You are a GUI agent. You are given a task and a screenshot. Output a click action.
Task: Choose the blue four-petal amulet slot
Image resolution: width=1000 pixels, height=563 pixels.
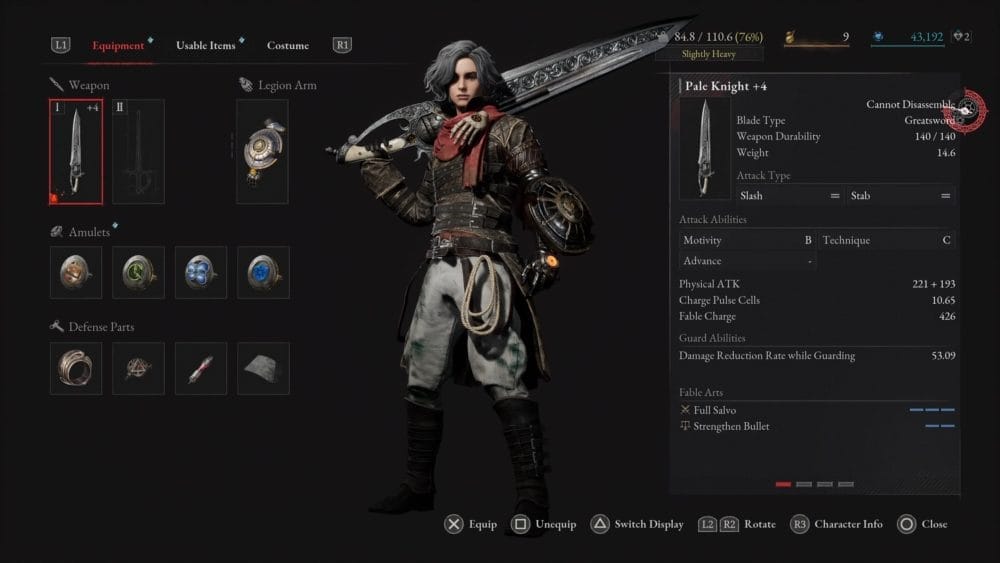pyautogui.click(x=201, y=272)
